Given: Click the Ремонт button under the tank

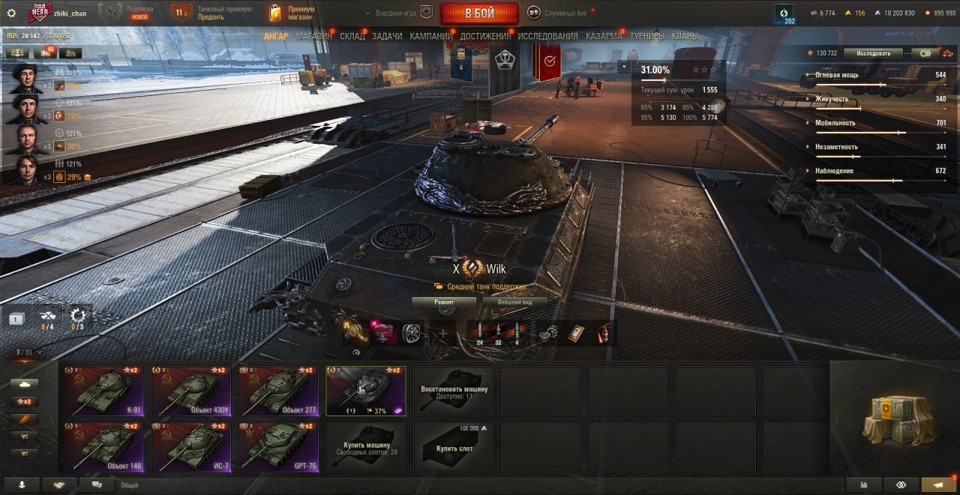Looking at the screenshot, I should [445, 301].
